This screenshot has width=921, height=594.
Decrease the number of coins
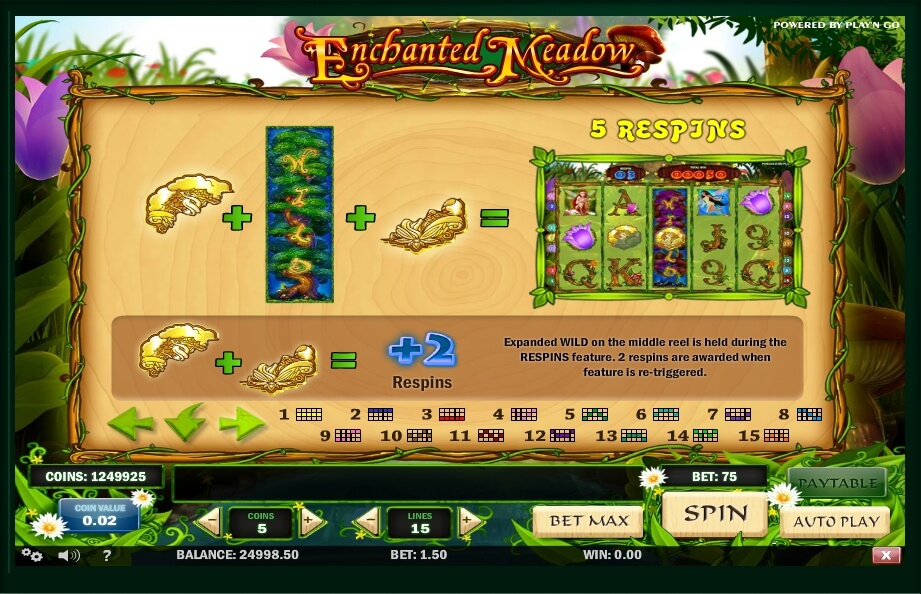click(209, 521)
